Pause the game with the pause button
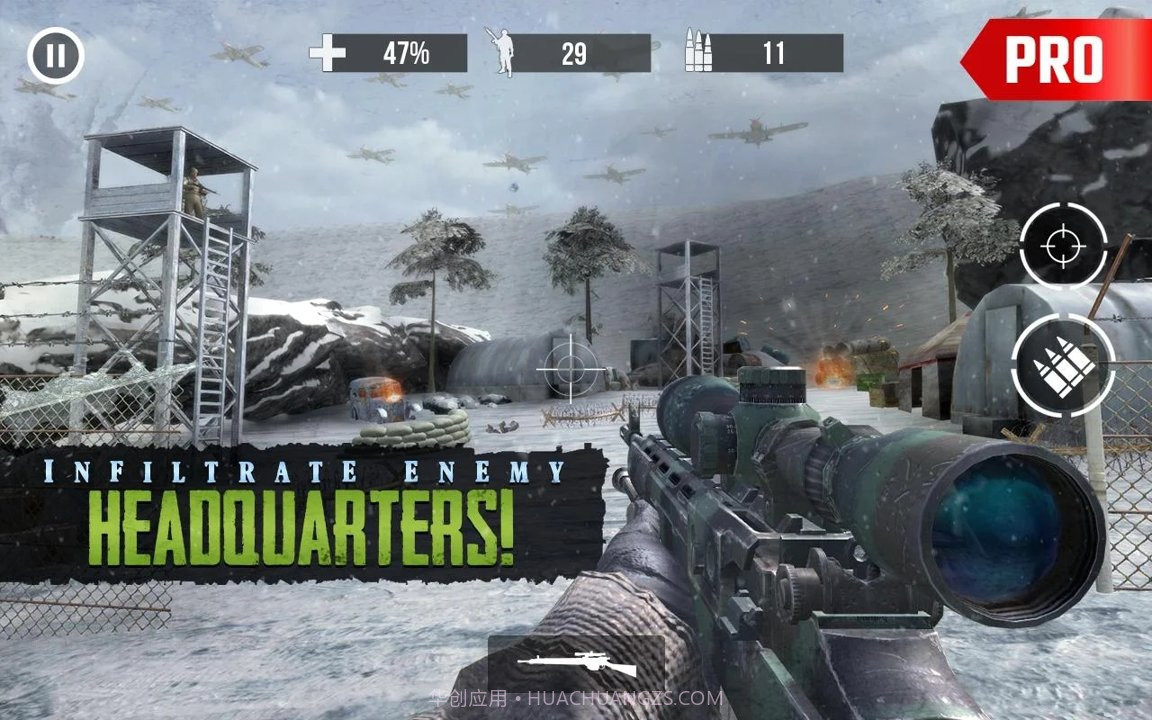The image size is (1152, 720). point(56,56)
